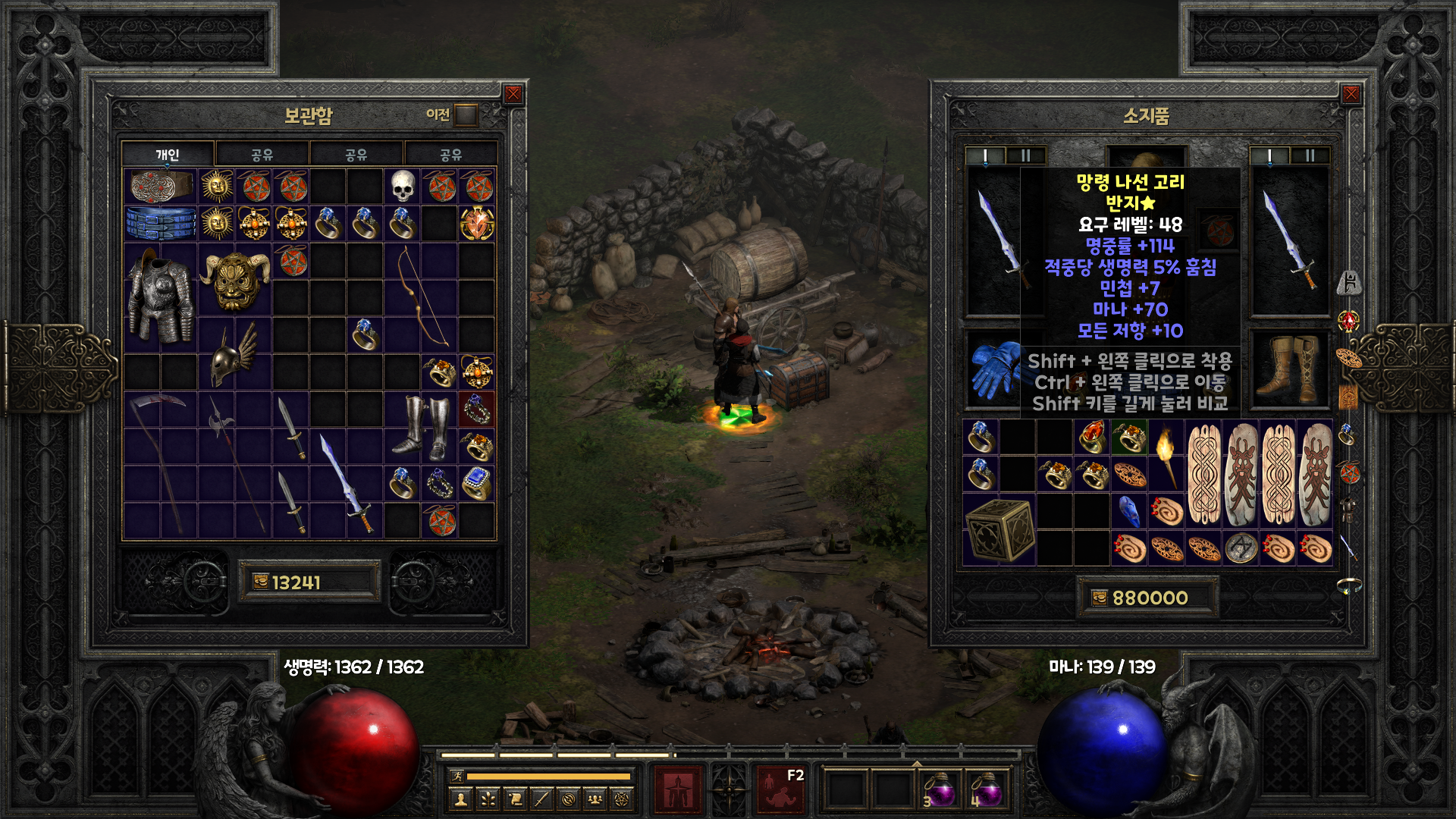Toggle the checkbox beside the stash title

[x=466, y=115]
